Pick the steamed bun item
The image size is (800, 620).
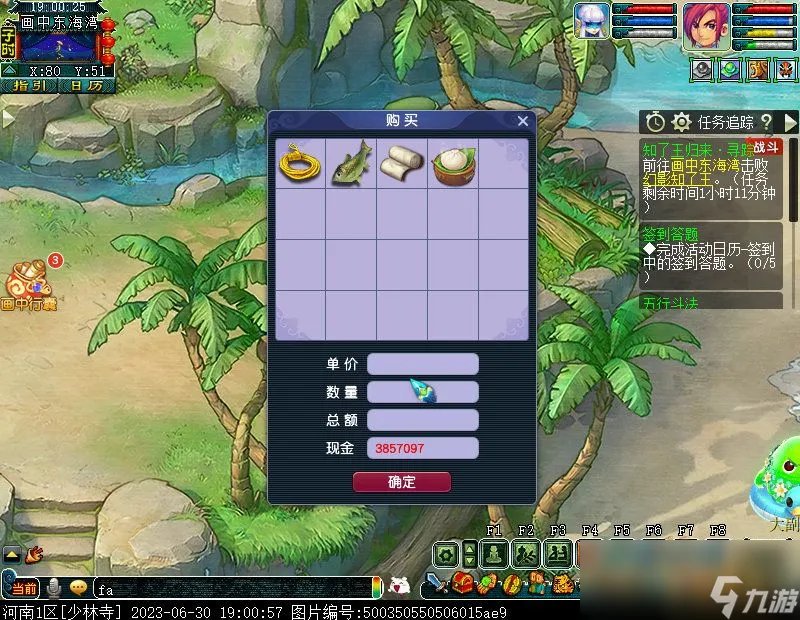pos(453,163)
